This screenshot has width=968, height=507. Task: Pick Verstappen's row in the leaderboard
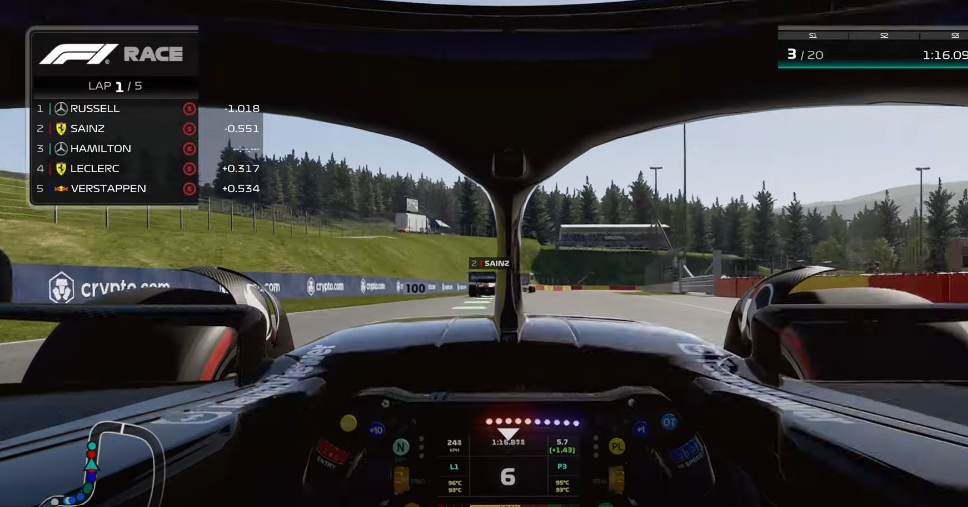coord(115,188)
